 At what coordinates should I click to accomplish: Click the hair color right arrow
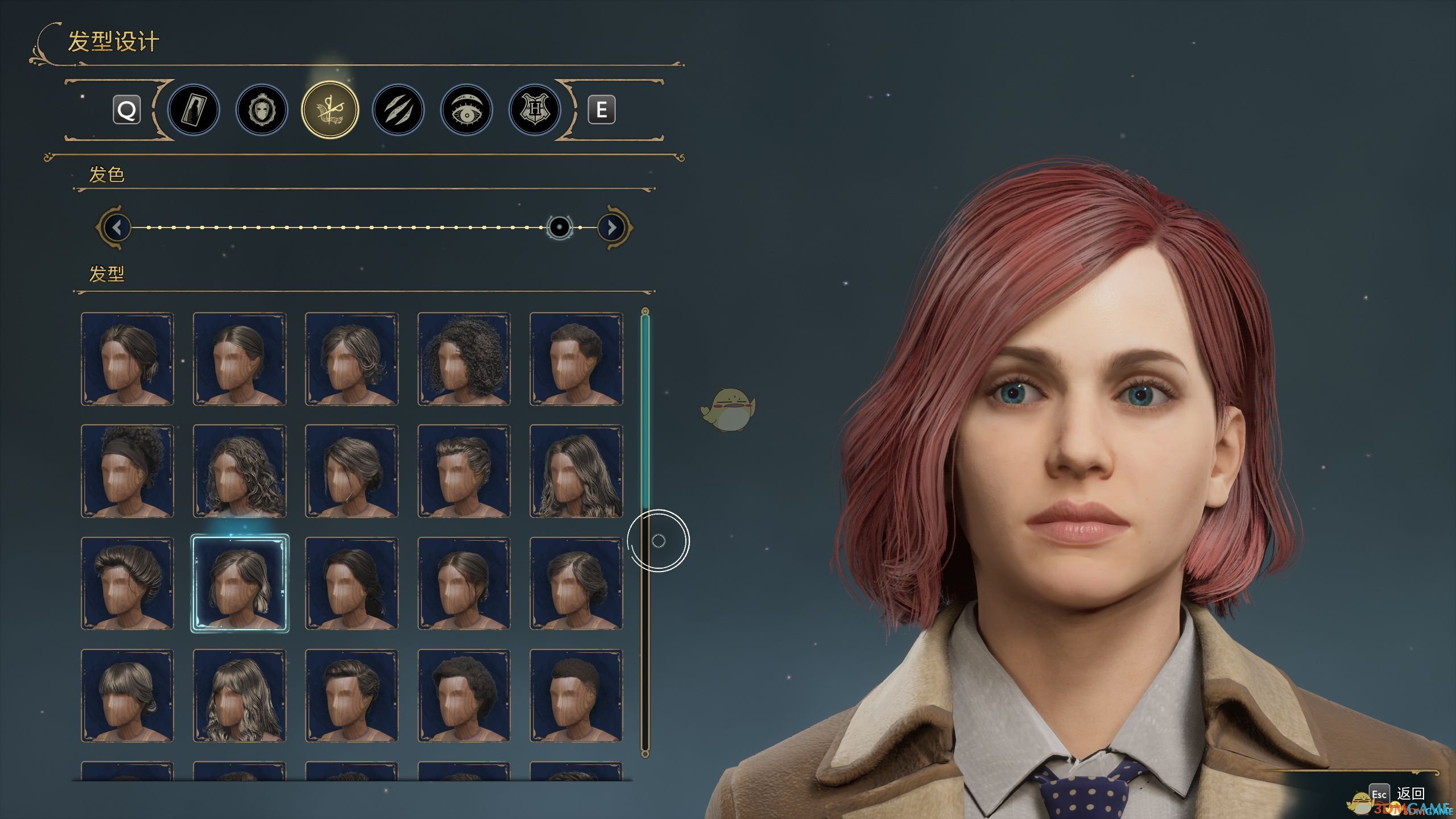point(612,227)
